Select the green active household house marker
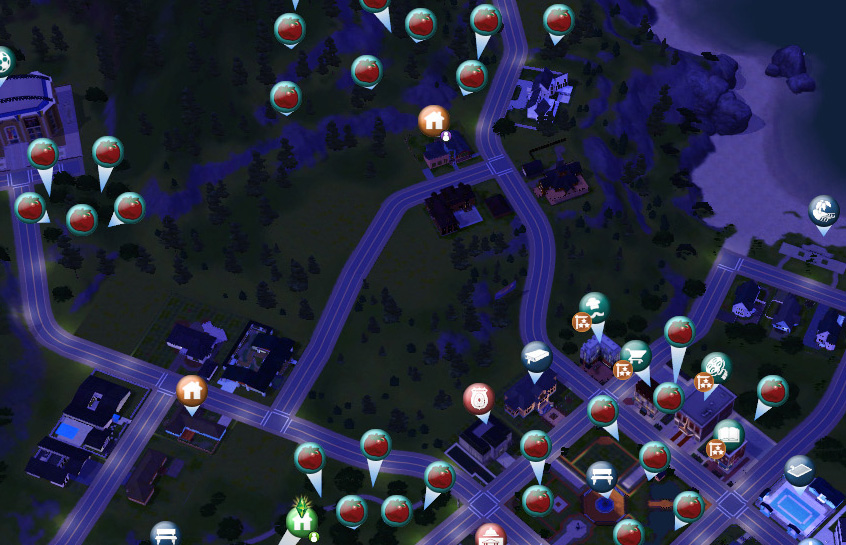Image resolution: width=846 pixels, height=545 pixels. [x=301, y=519]
